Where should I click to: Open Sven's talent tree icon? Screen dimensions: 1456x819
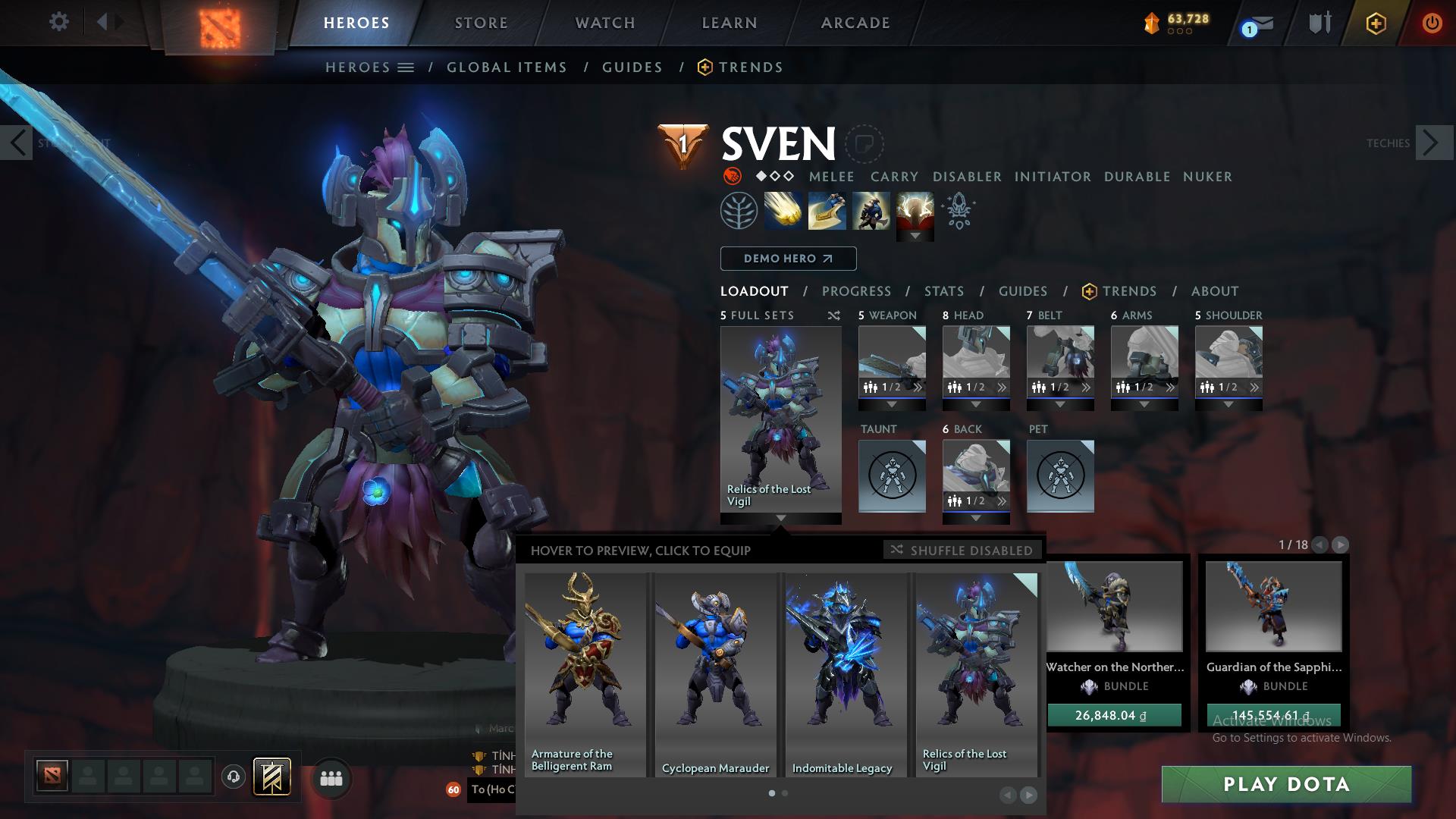click(739, 210)
